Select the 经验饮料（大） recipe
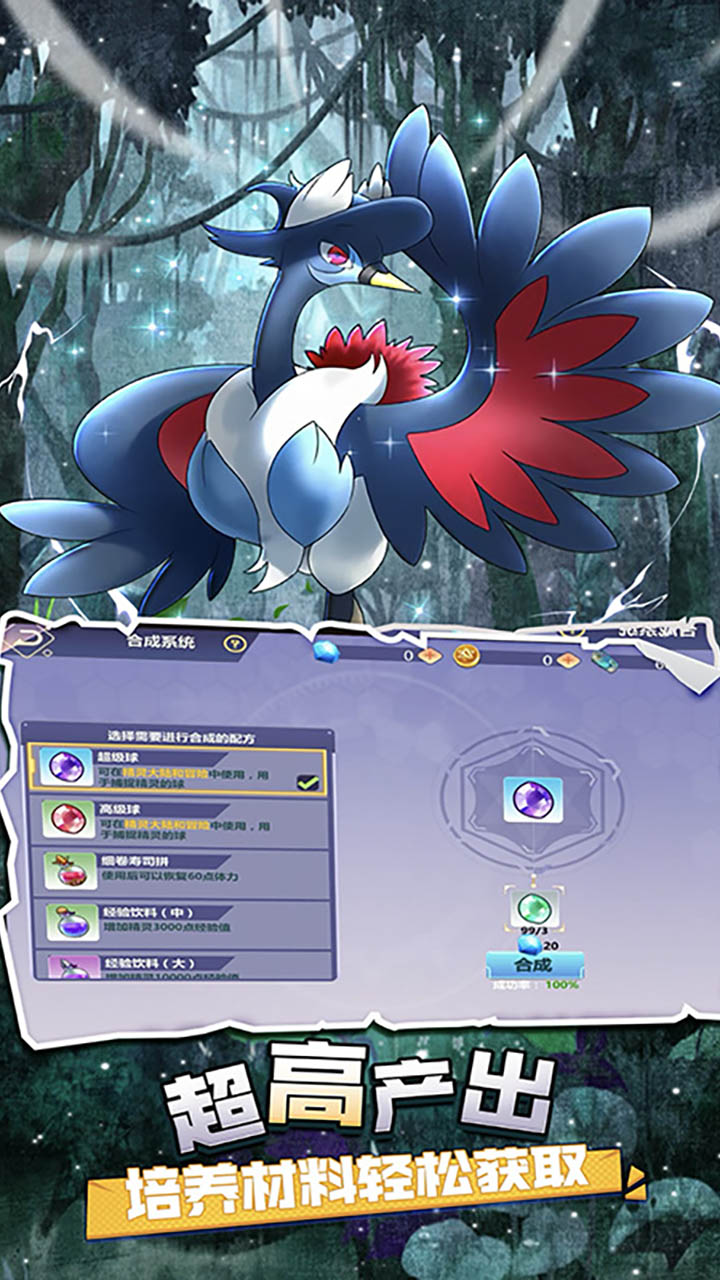The width and height of the screenshot is (720, 1280). coord(178,967)
